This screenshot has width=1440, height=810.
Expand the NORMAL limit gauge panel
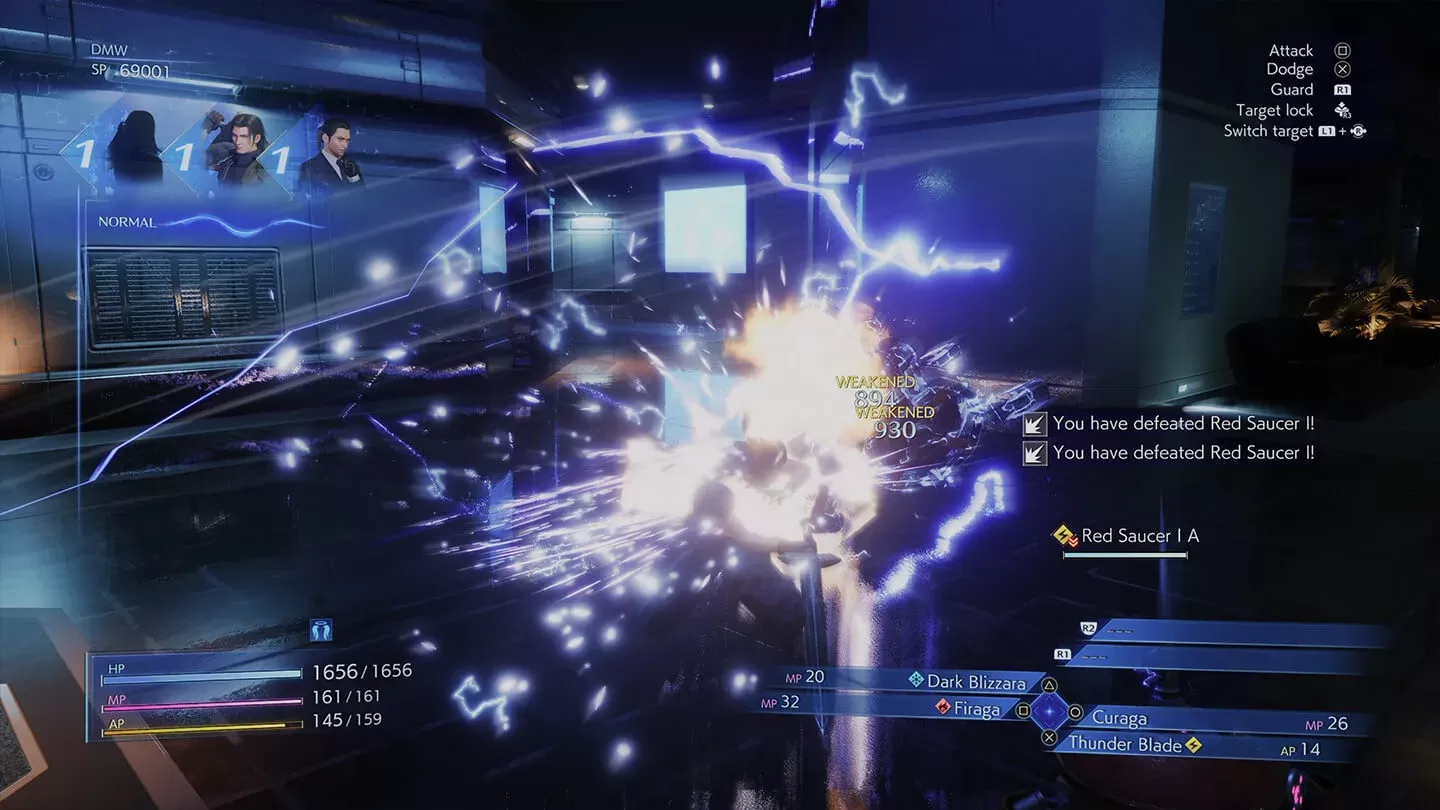pyautogui.click(x=125, y=220)
